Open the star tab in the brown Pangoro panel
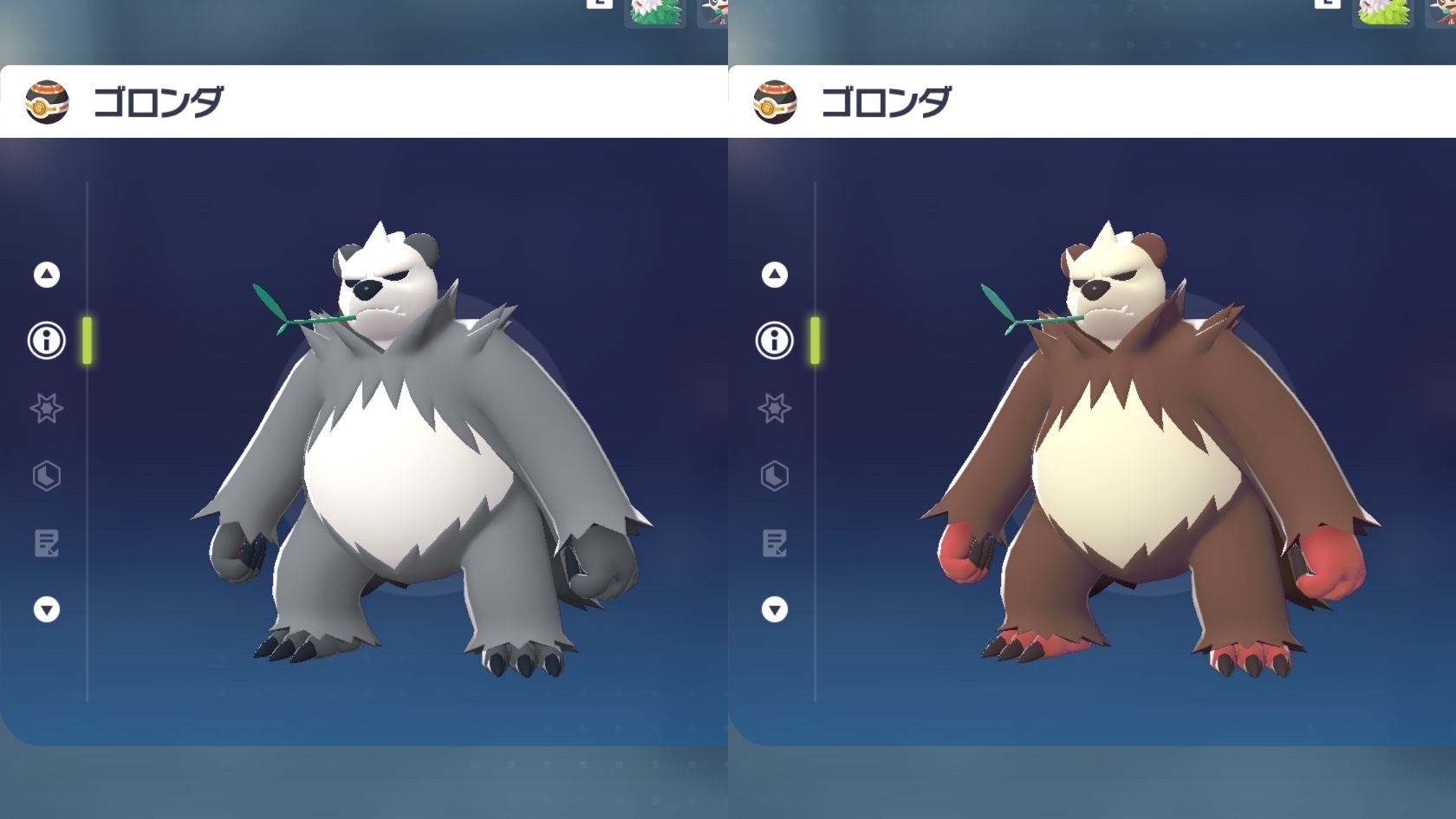Viewport: 1456px width, 819px height. click(x=775, y=408)
